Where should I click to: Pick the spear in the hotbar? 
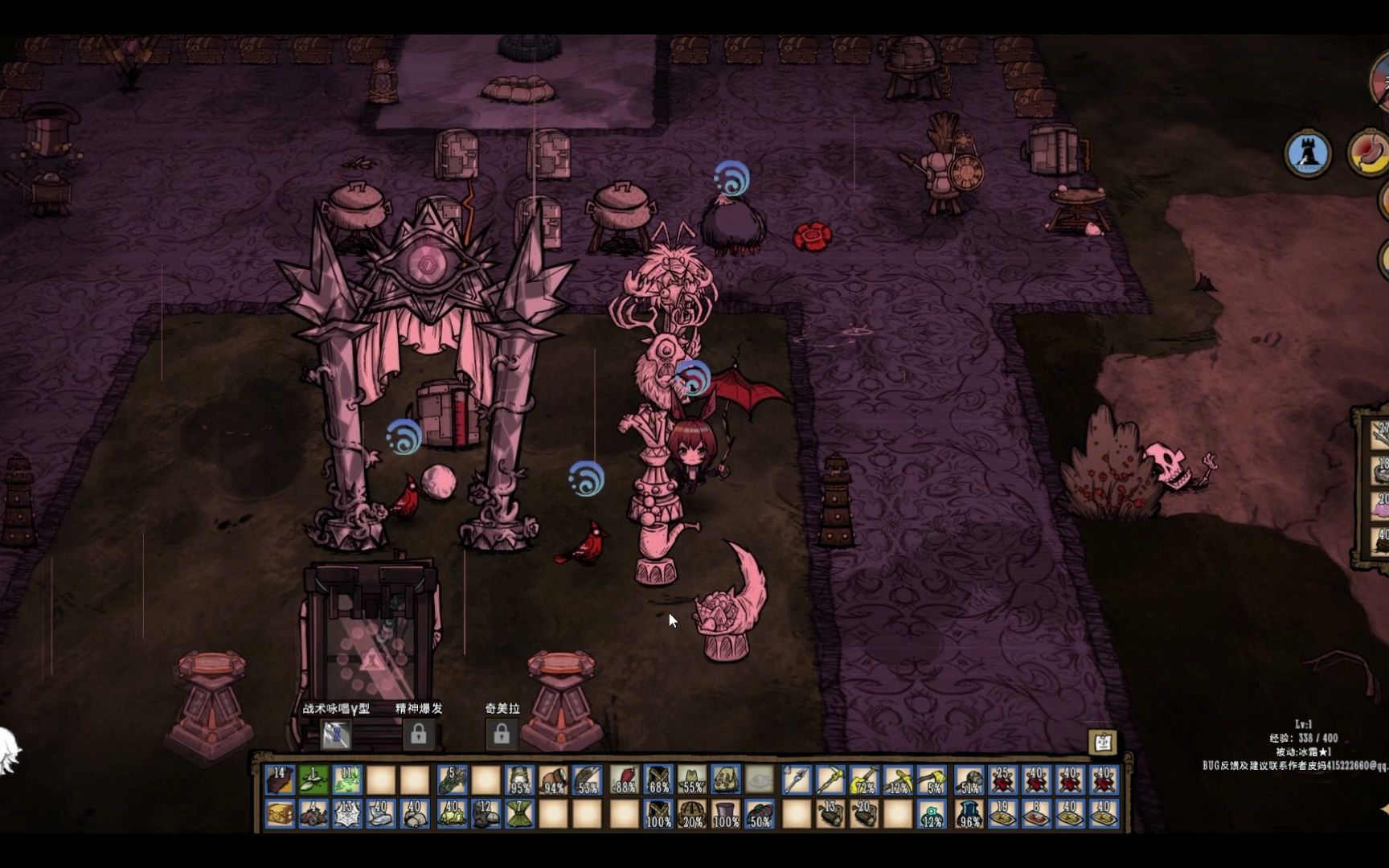tap(796, 780)
